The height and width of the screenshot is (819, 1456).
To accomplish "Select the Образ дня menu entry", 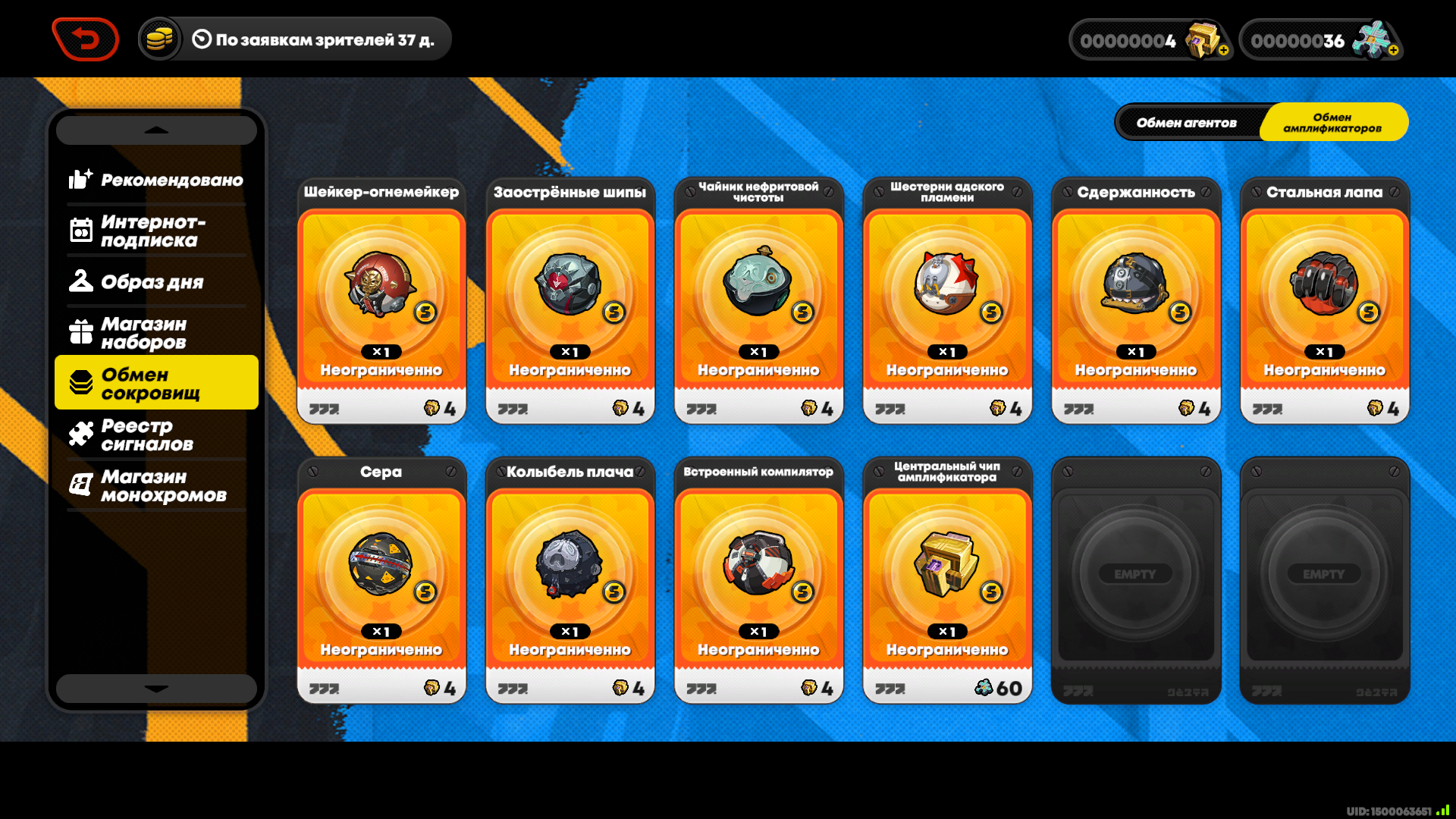I will coord(156,281).
